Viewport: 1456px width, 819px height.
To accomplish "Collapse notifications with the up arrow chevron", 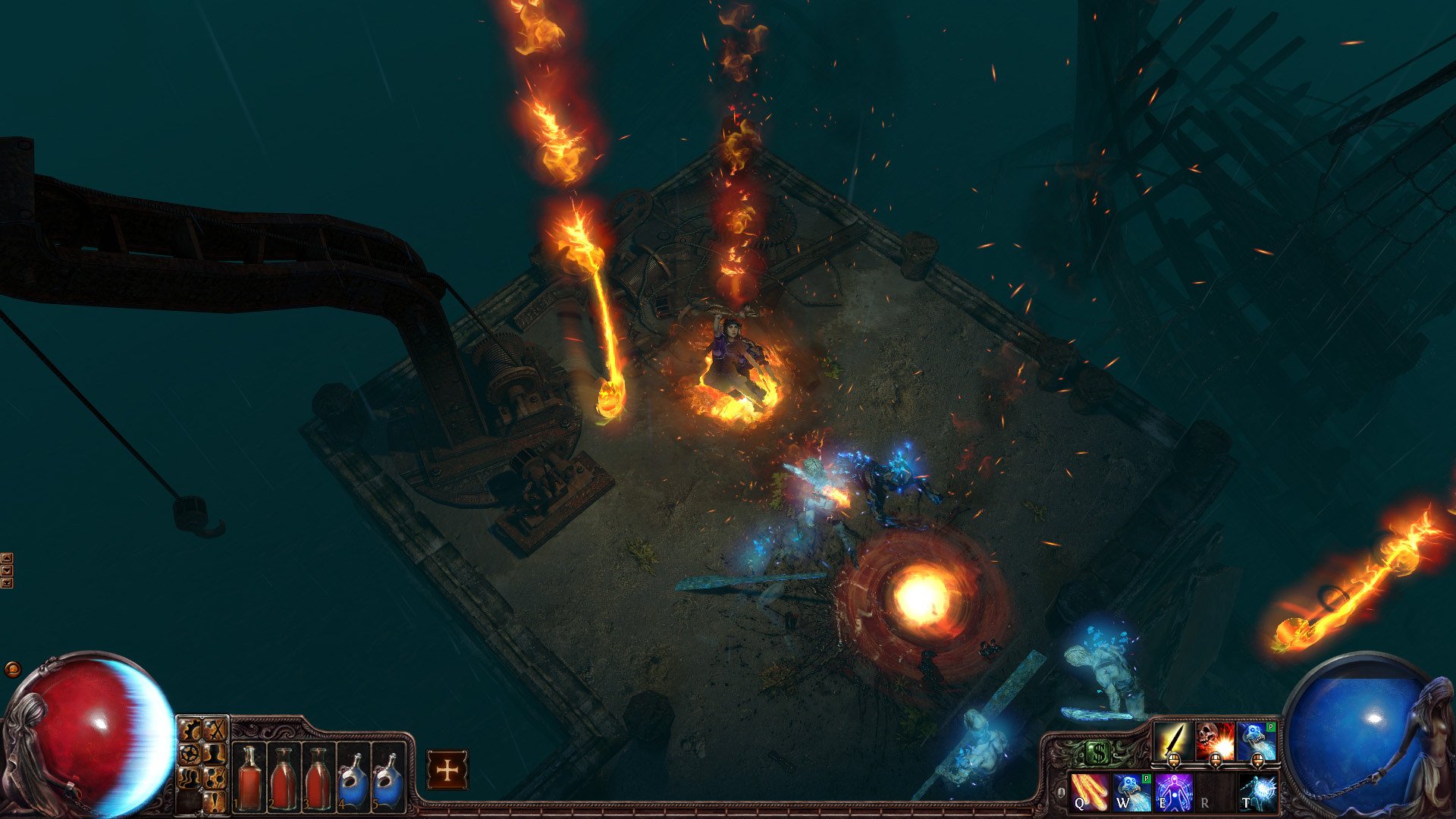I will [7, 558].
